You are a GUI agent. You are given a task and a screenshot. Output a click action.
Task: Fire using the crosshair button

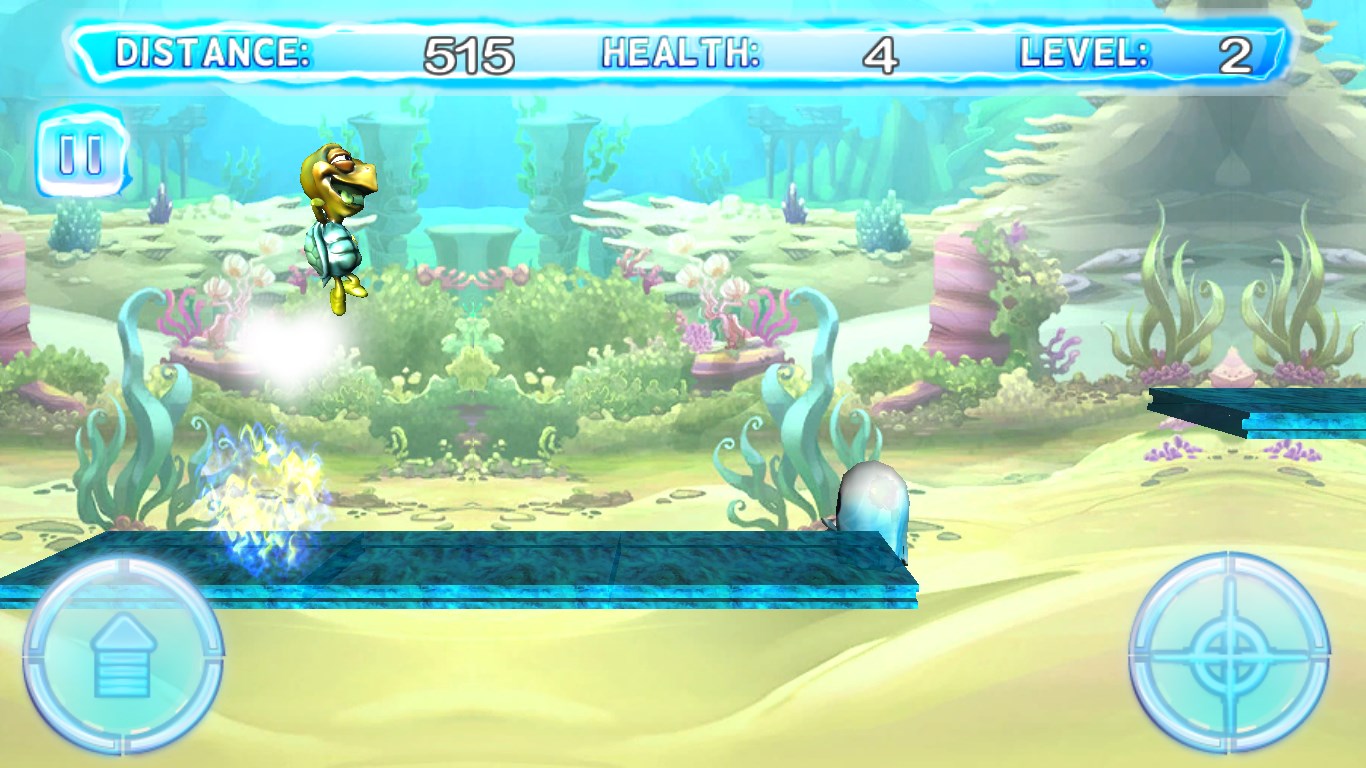point(1229,653)
